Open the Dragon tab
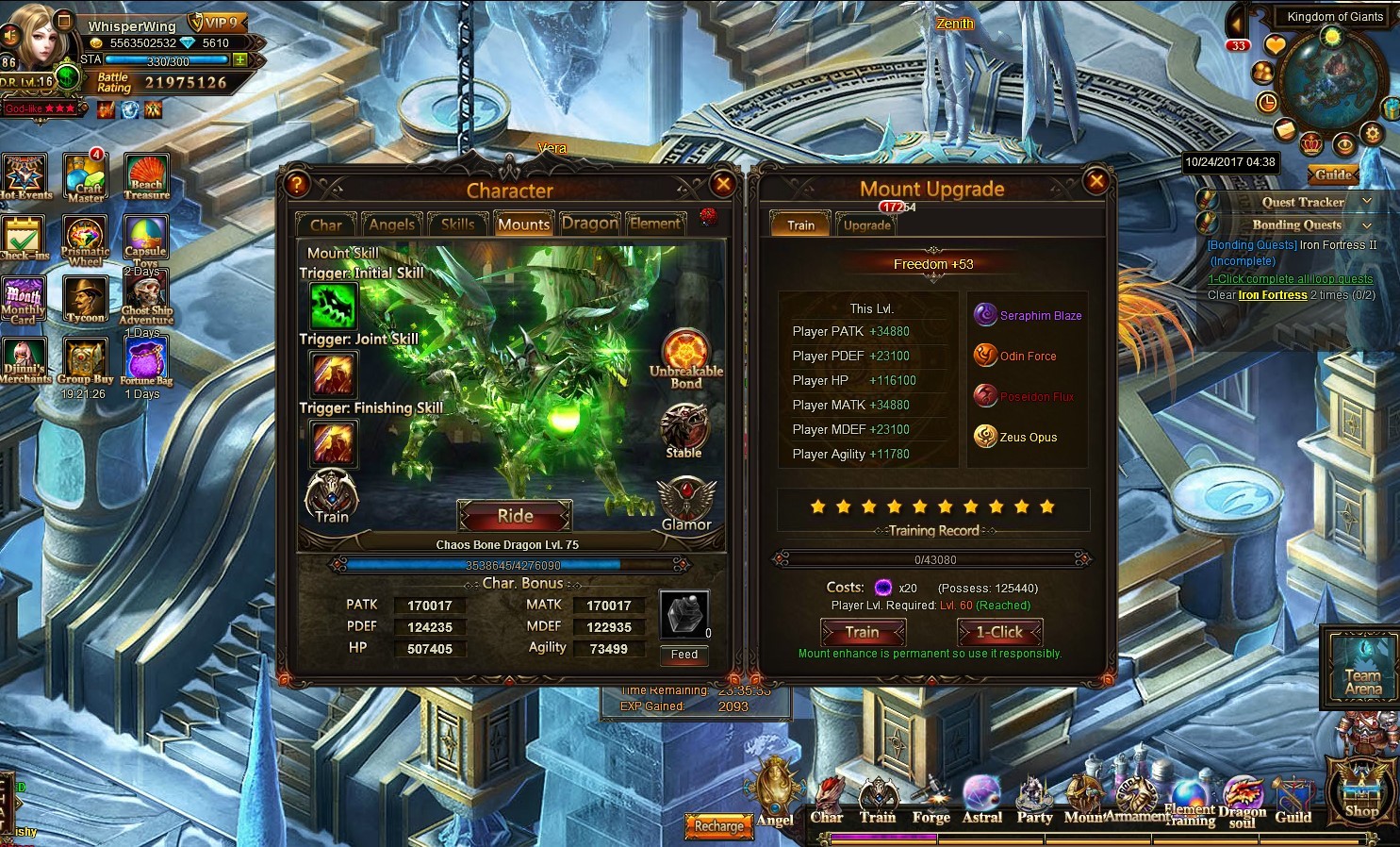1400x847 pixels. (589, 224)
